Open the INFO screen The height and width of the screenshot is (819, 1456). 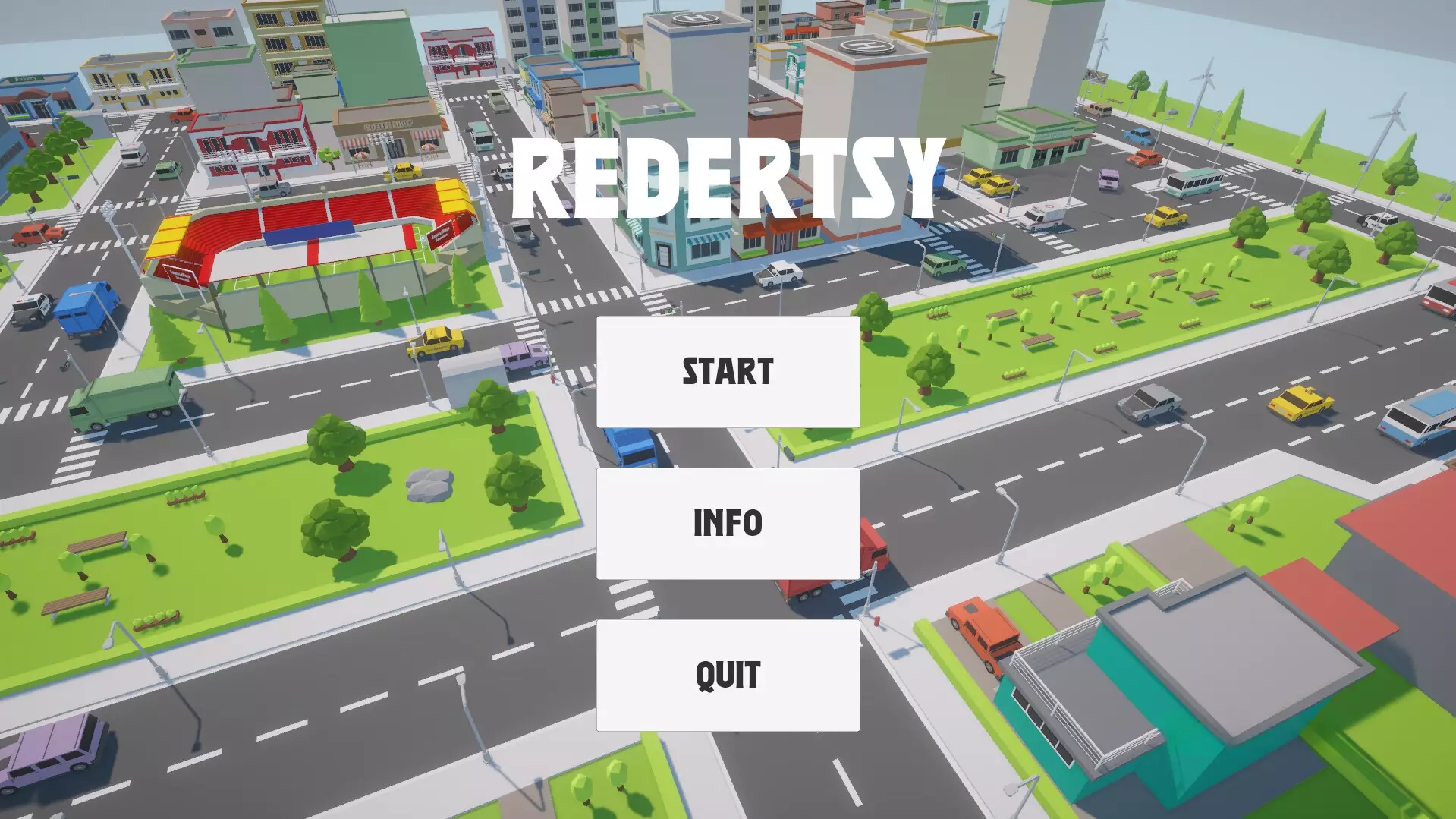pyautogui.click(x=728, y=522)
